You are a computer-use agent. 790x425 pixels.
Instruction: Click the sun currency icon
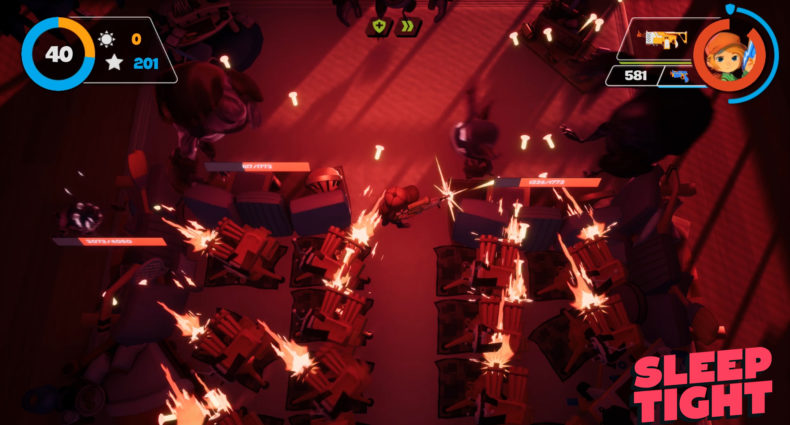(107, 40)
